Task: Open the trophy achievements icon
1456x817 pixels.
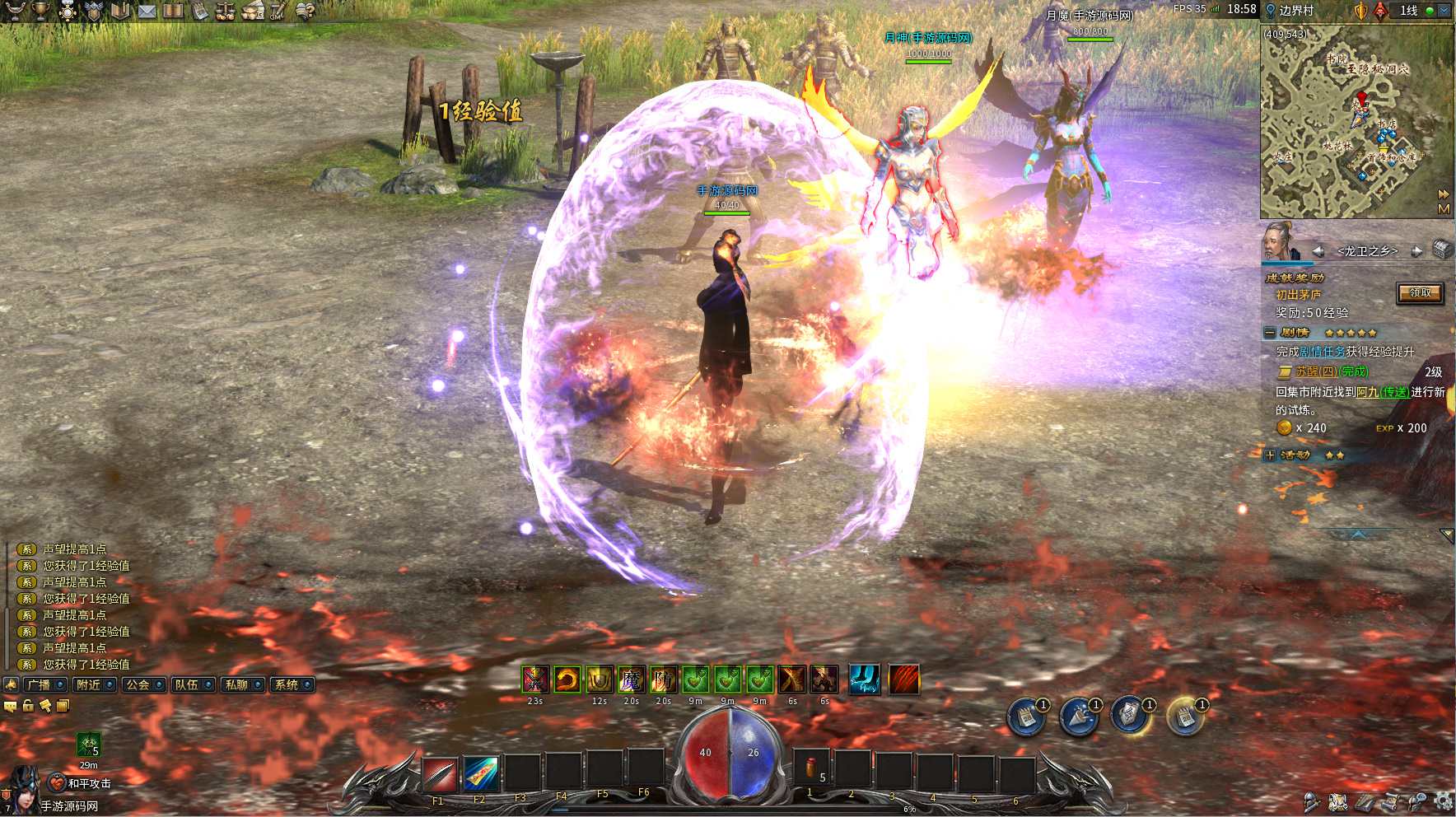Action: [x=41, y=11]
